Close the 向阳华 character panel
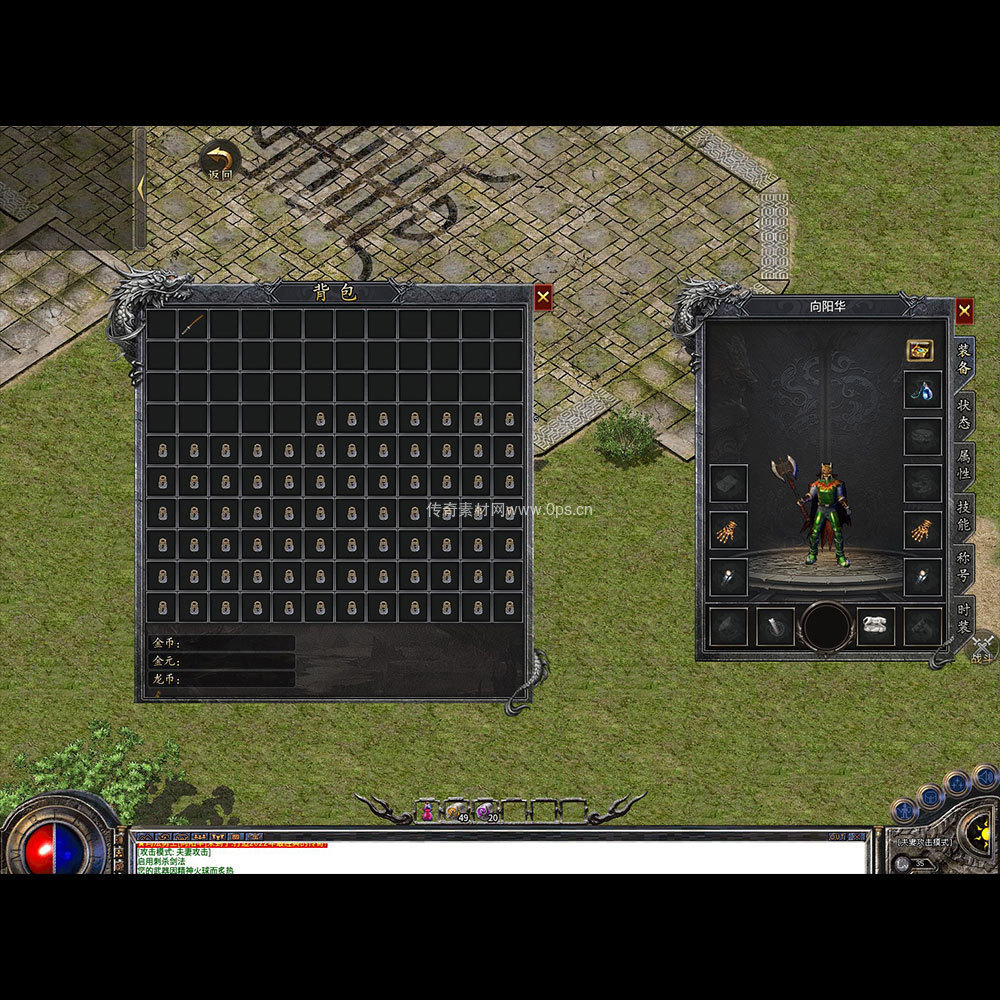The height and width of the screenshot is (1000, 1000). (964, 311)
